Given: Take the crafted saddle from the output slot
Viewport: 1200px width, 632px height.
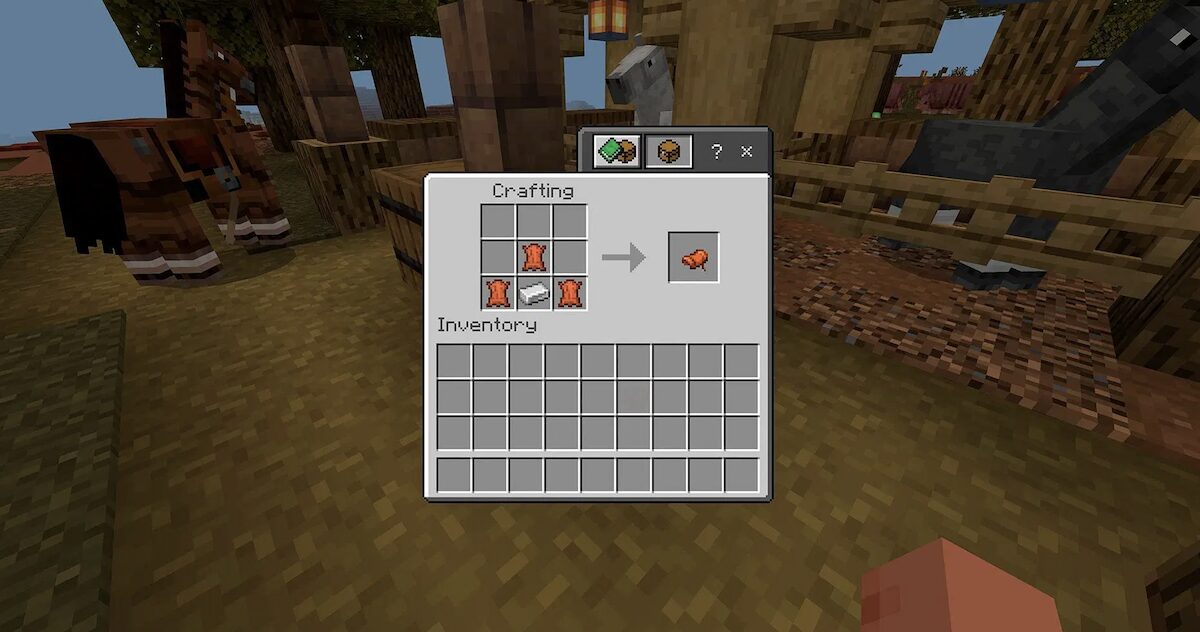Looking at the screenshot, I should (693, 258).
